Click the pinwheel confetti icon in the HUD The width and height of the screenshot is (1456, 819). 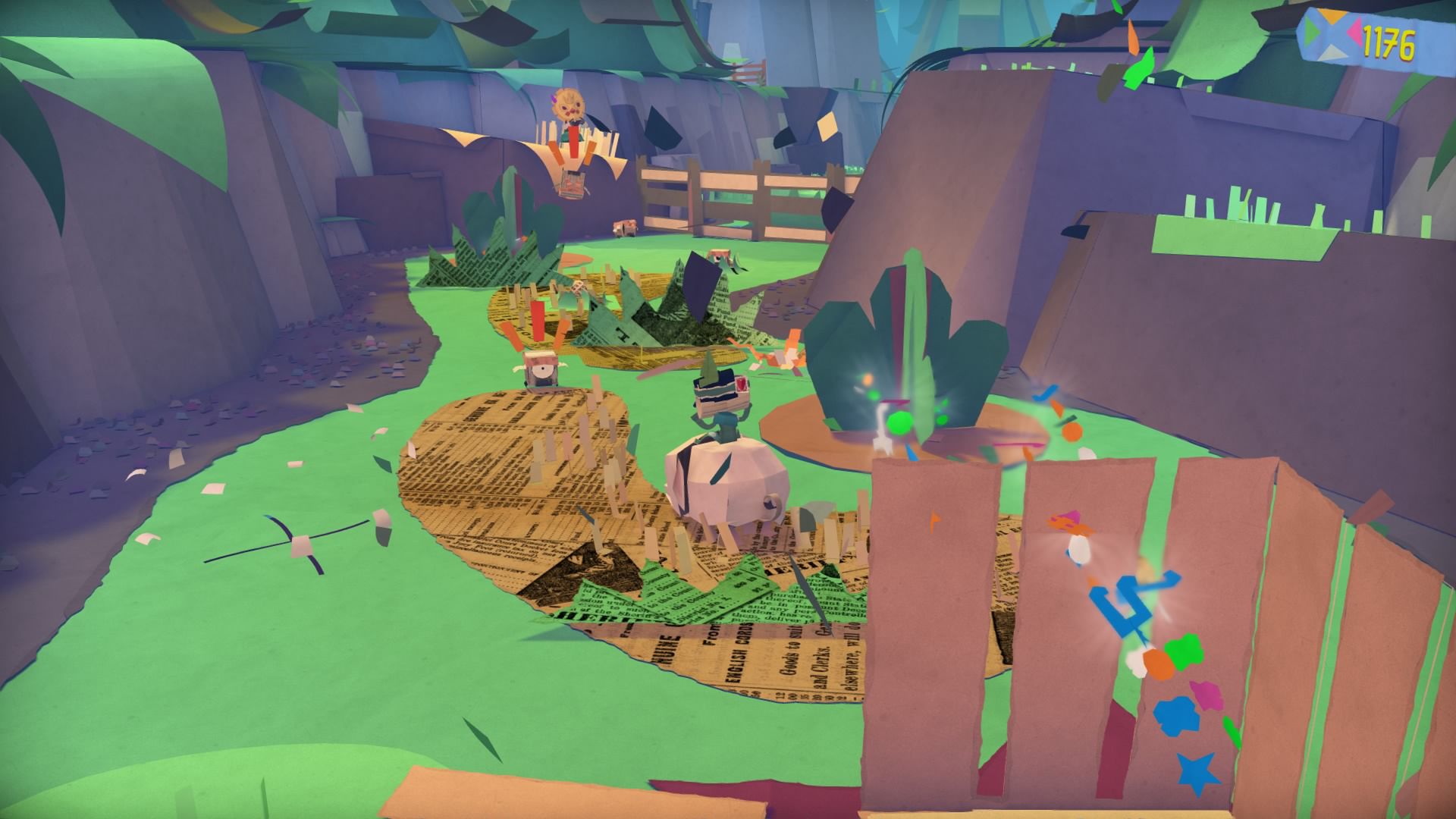click(1329, 34)
